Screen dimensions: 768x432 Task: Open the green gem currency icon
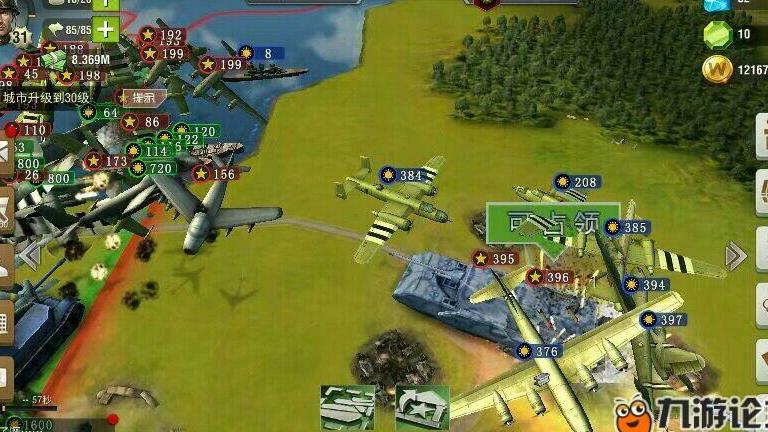[x=716, y=35]
